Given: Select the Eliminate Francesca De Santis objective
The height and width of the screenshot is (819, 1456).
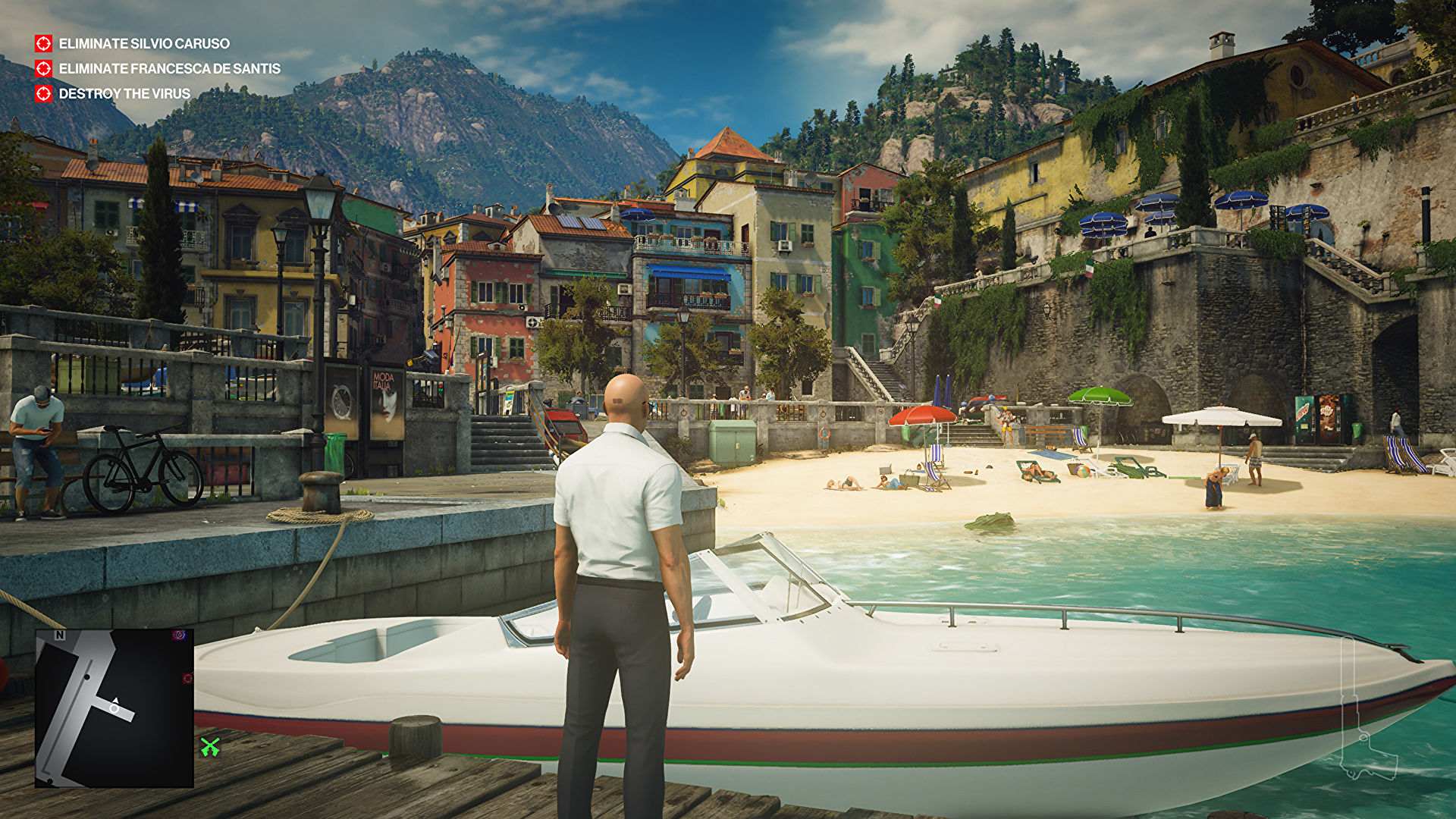Looking at the screenshot, I should point(169,69).
